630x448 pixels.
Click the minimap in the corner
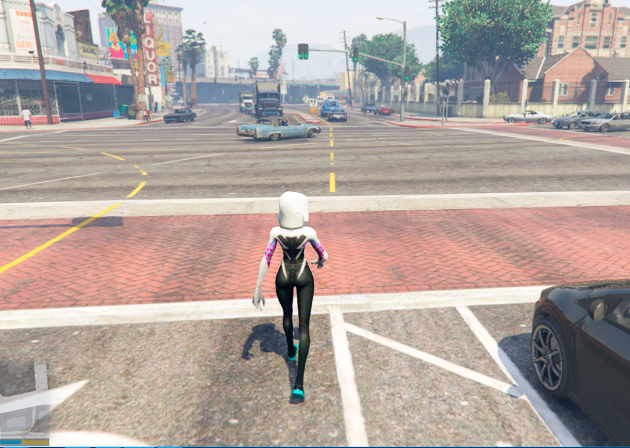[x=24, y=402]
